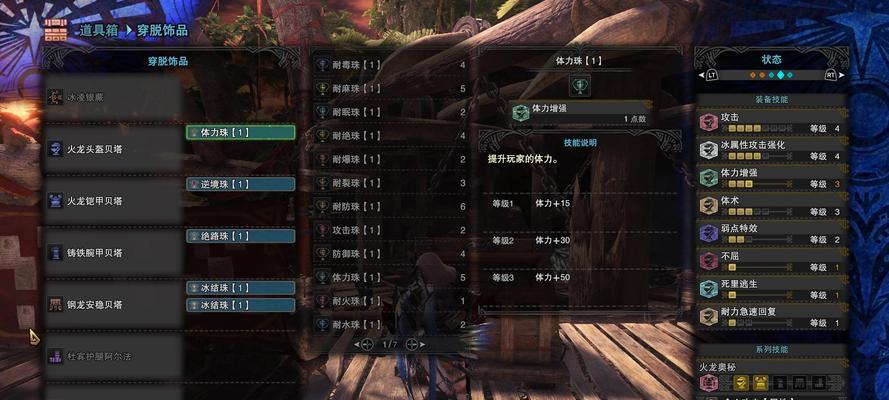Click the 耐裂珠 decoration row
889x400 pixels.
pos(390,183)
